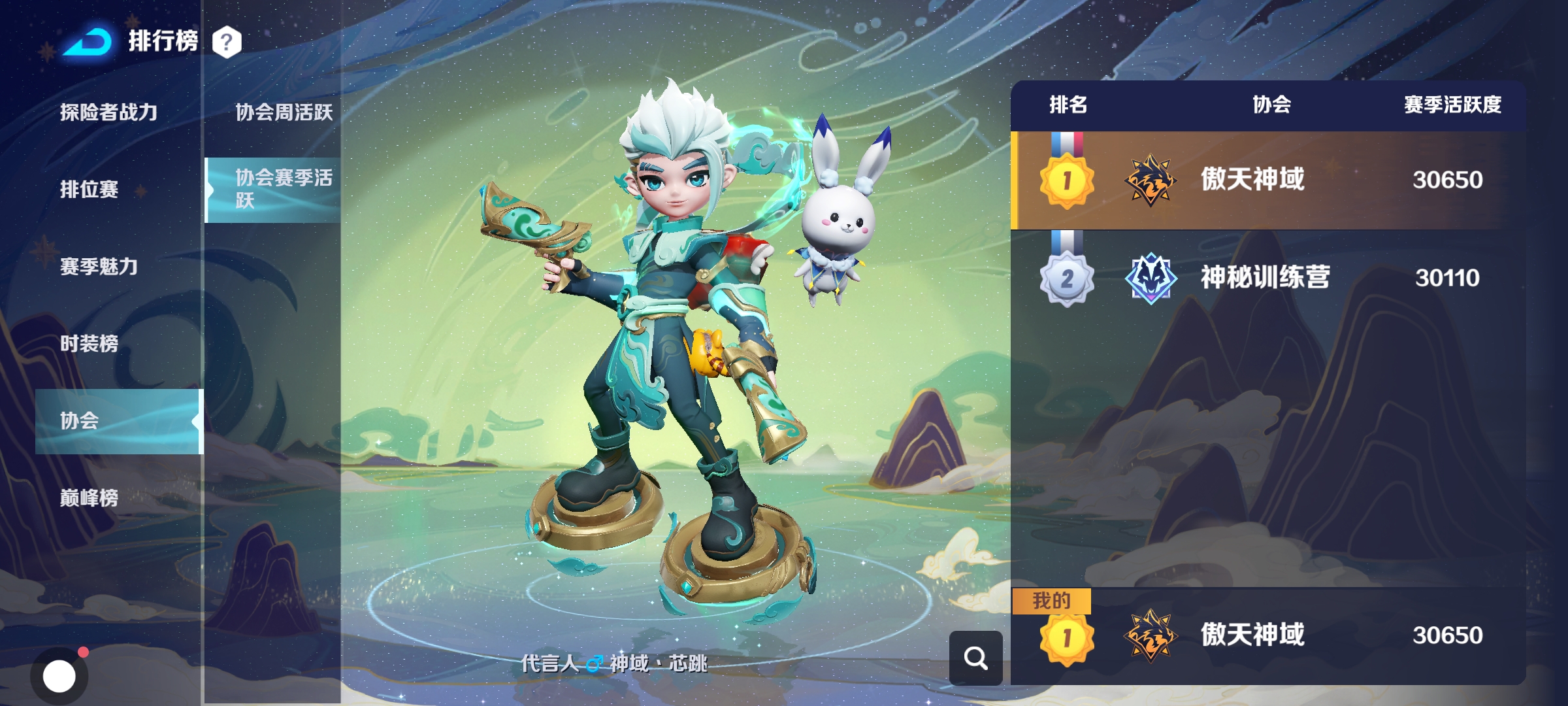Image resolution: width=1568 pixels, height=706 pixels.
Task: Select the 赛季魅力 ranking tab
Action: [x=99, y=267]
